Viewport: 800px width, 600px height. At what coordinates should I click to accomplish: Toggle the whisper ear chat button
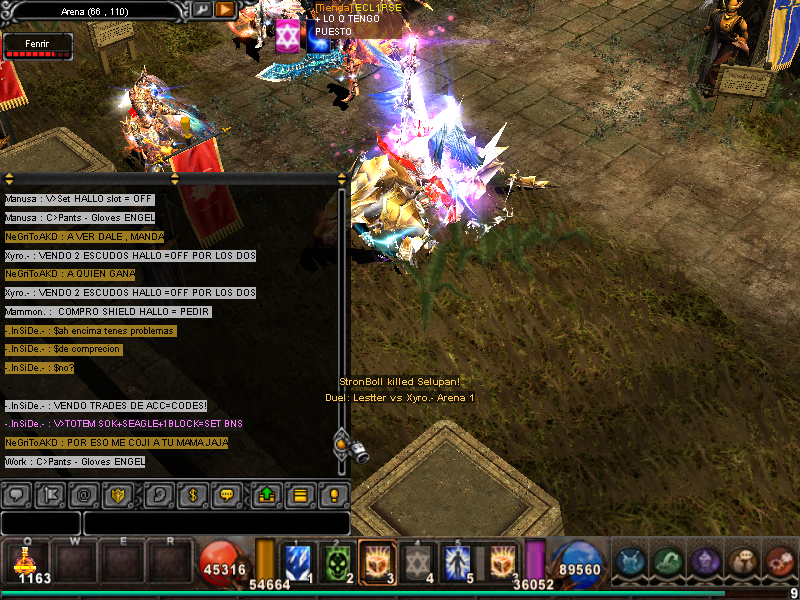point(158,494)
